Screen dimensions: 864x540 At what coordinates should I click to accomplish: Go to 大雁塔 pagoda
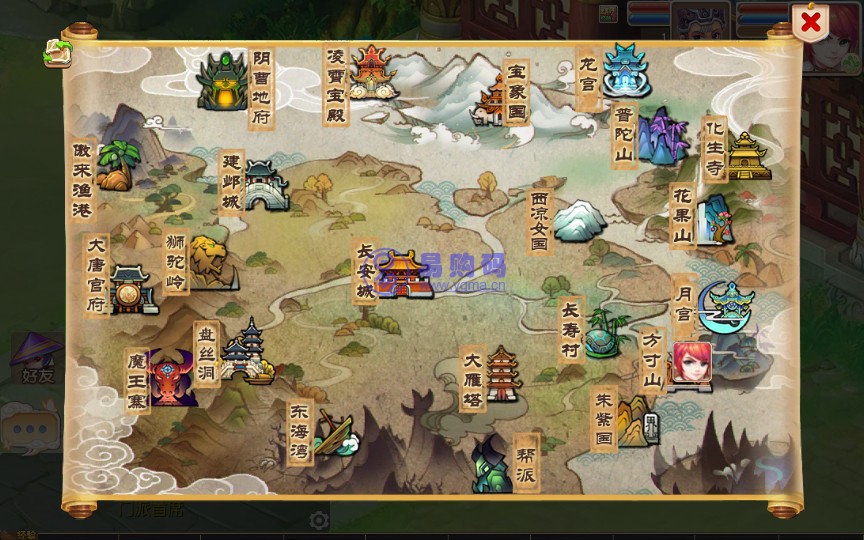click(502, 374)
